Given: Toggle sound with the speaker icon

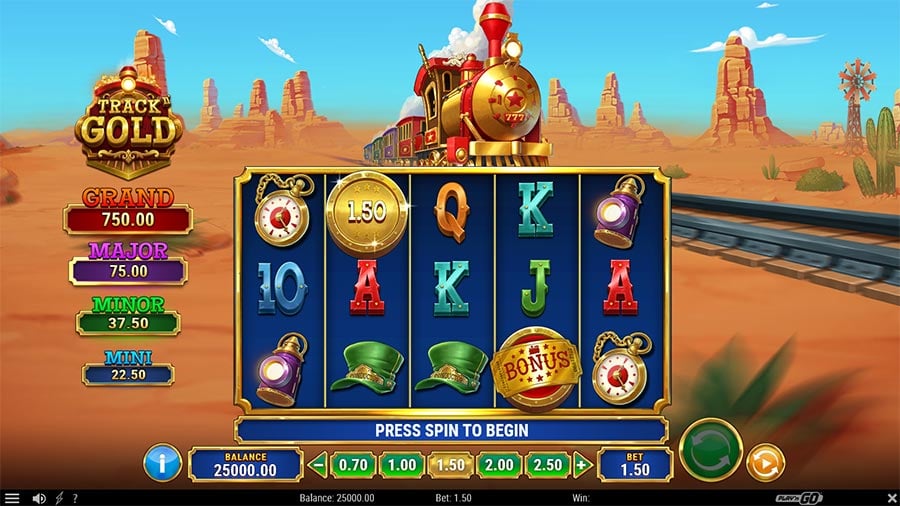Looking at the screenshot, I should [x=39, y=498].
